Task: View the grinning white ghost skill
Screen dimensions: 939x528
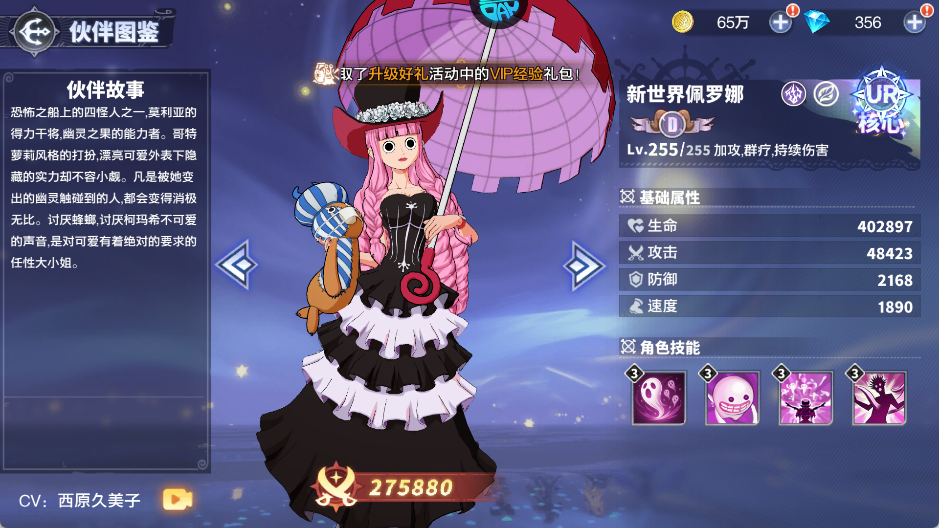Action: 733,398
